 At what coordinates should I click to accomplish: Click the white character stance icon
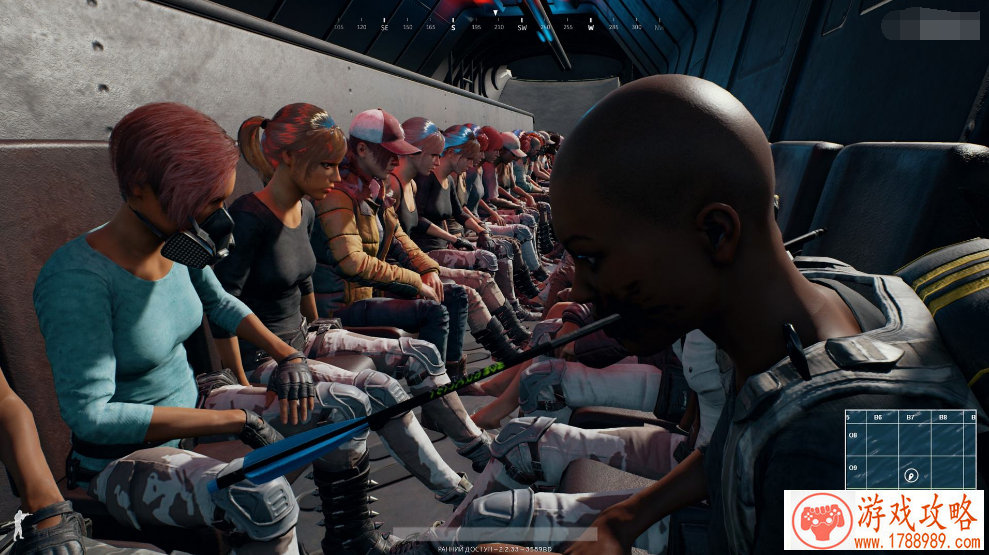18,524
